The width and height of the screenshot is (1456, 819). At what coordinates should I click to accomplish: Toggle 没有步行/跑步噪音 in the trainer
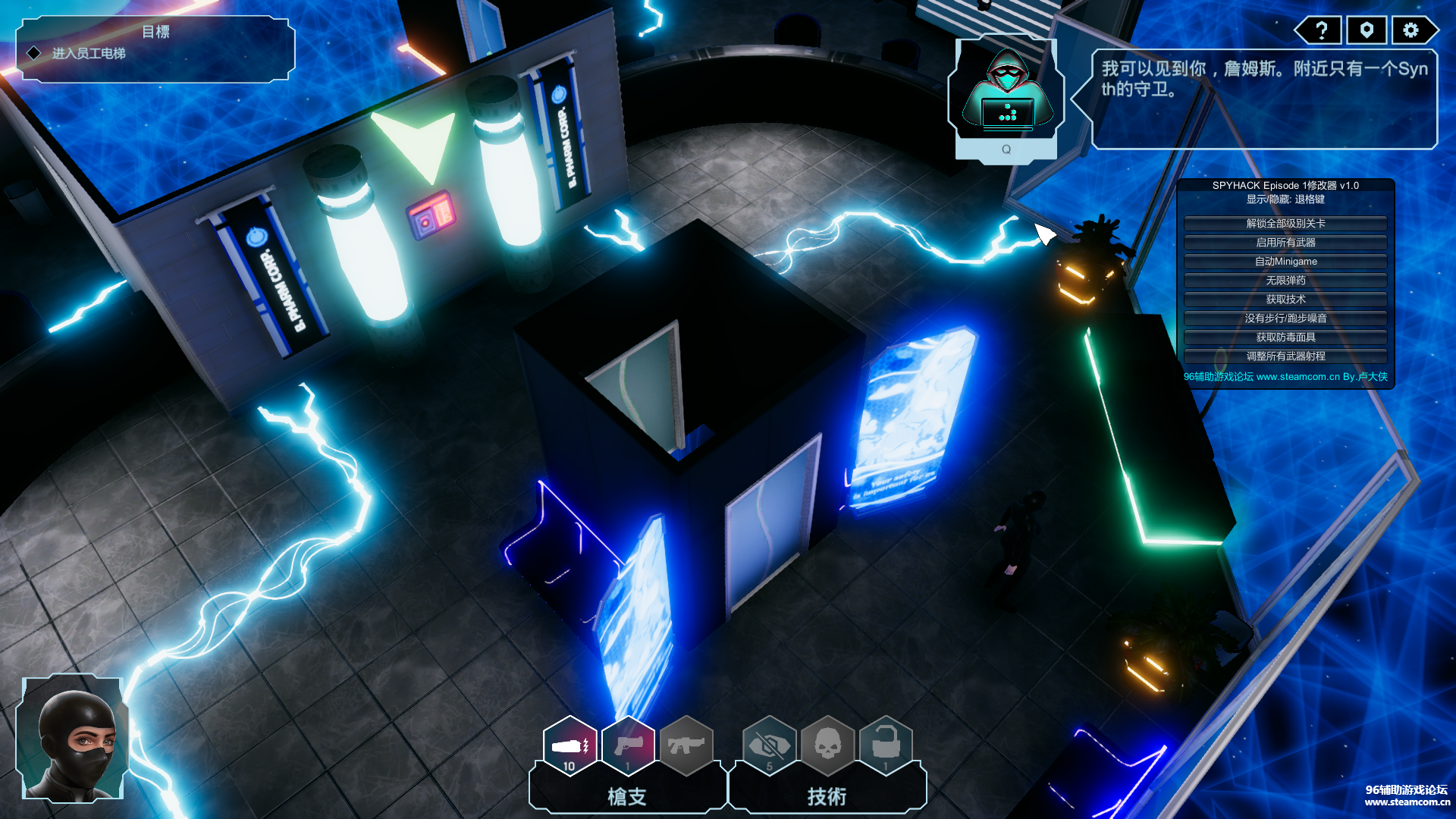pyautogui.click(x=1285, y=318)
